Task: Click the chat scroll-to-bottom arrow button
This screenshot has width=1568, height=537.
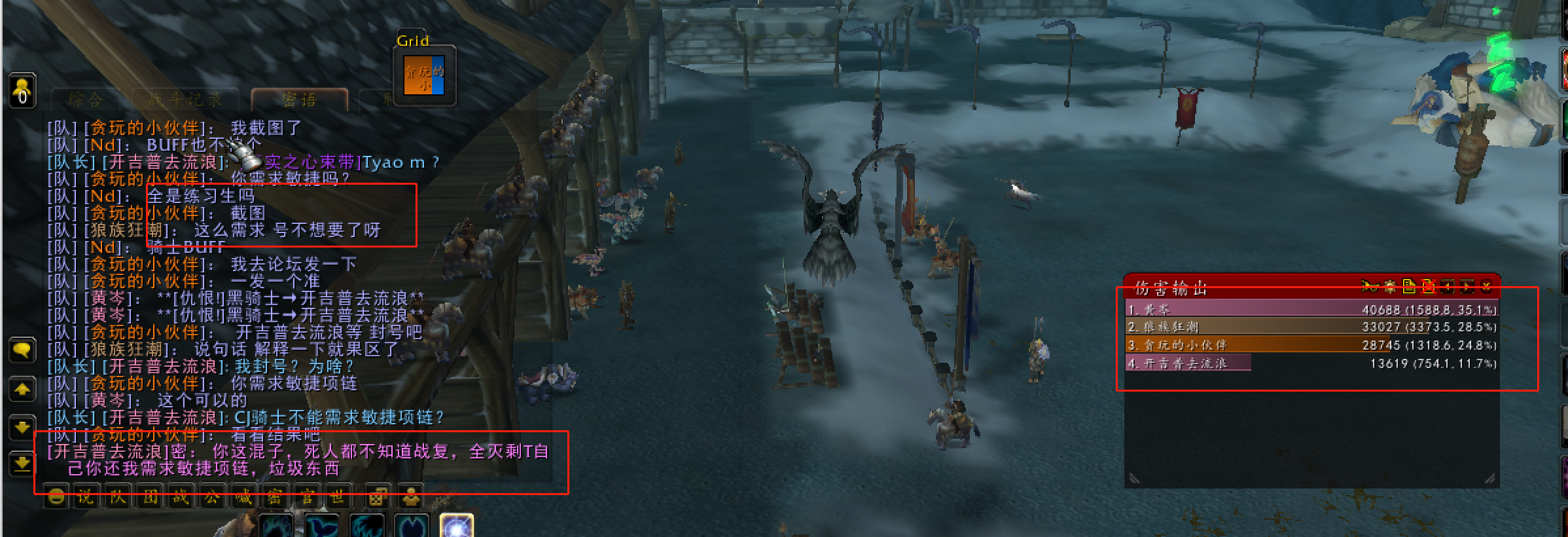Action: click(22, 464)
